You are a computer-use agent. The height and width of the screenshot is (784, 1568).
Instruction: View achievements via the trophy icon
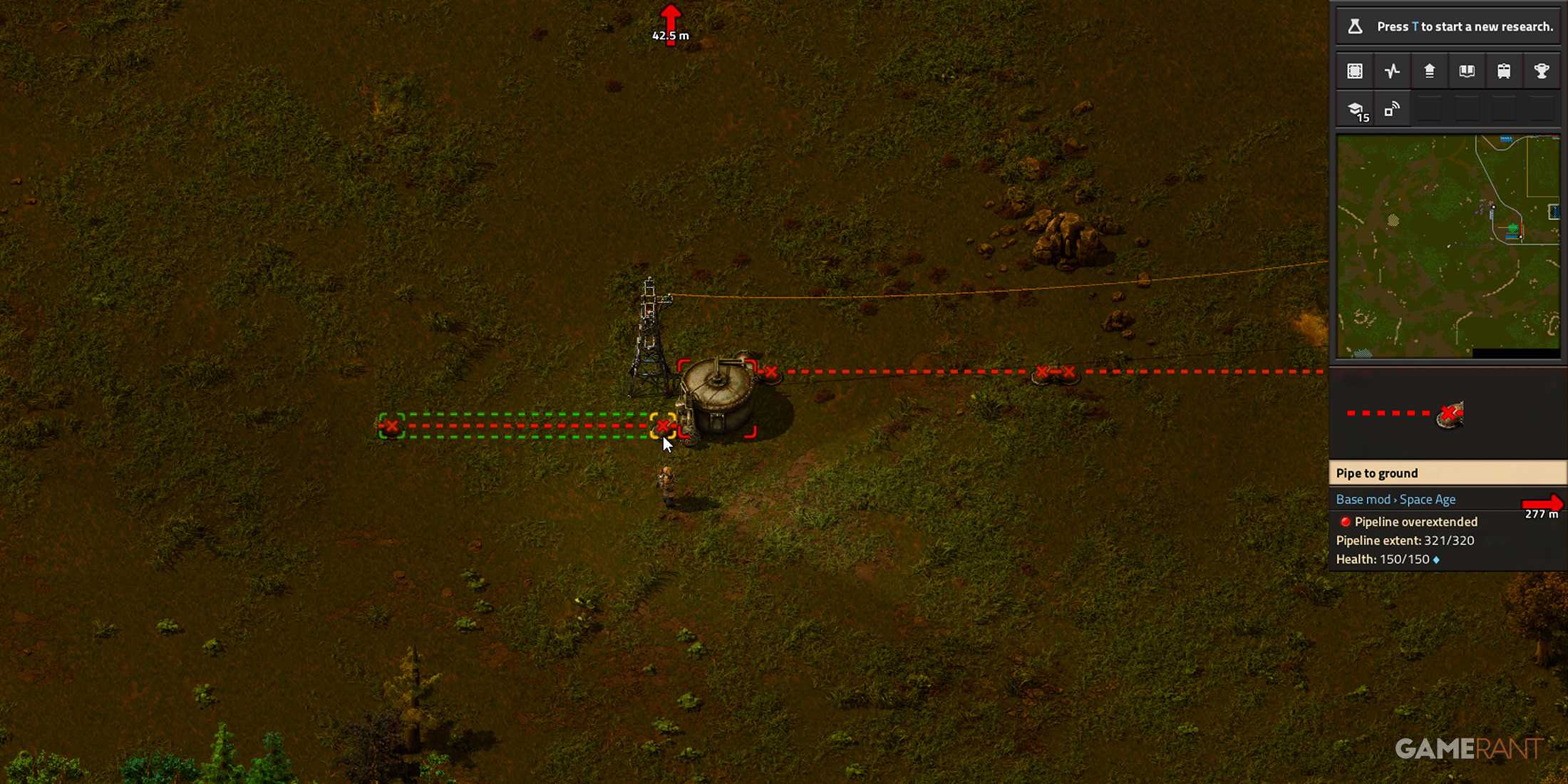coord(1541,71)
